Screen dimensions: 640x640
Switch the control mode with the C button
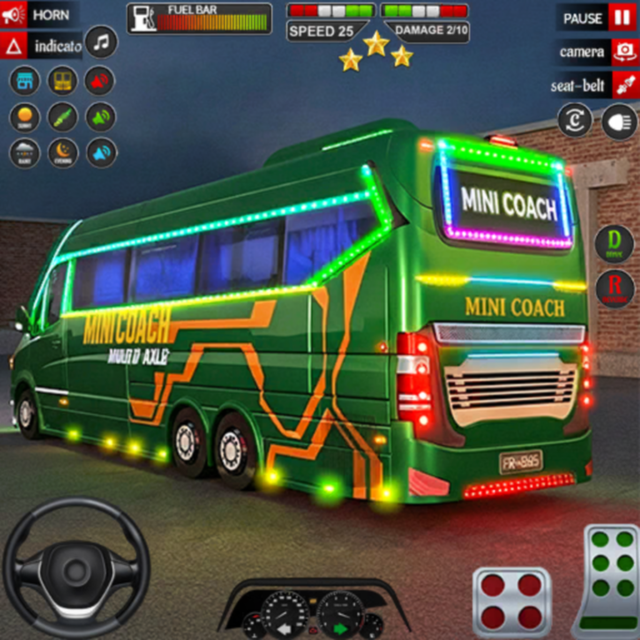574,121
